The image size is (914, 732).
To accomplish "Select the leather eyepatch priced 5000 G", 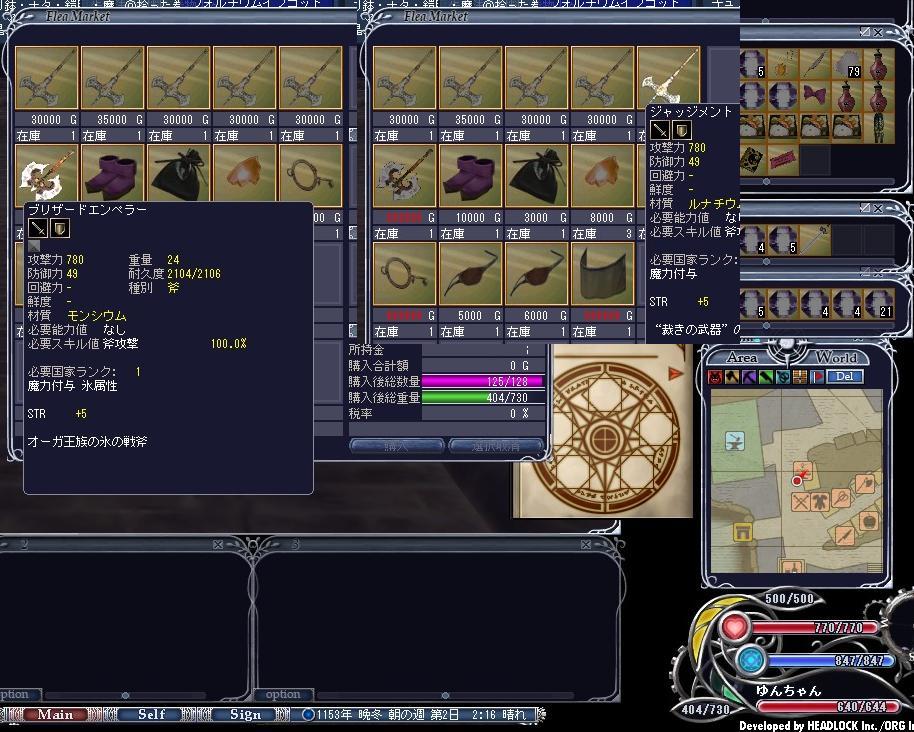I will click(x=471, y=272).
